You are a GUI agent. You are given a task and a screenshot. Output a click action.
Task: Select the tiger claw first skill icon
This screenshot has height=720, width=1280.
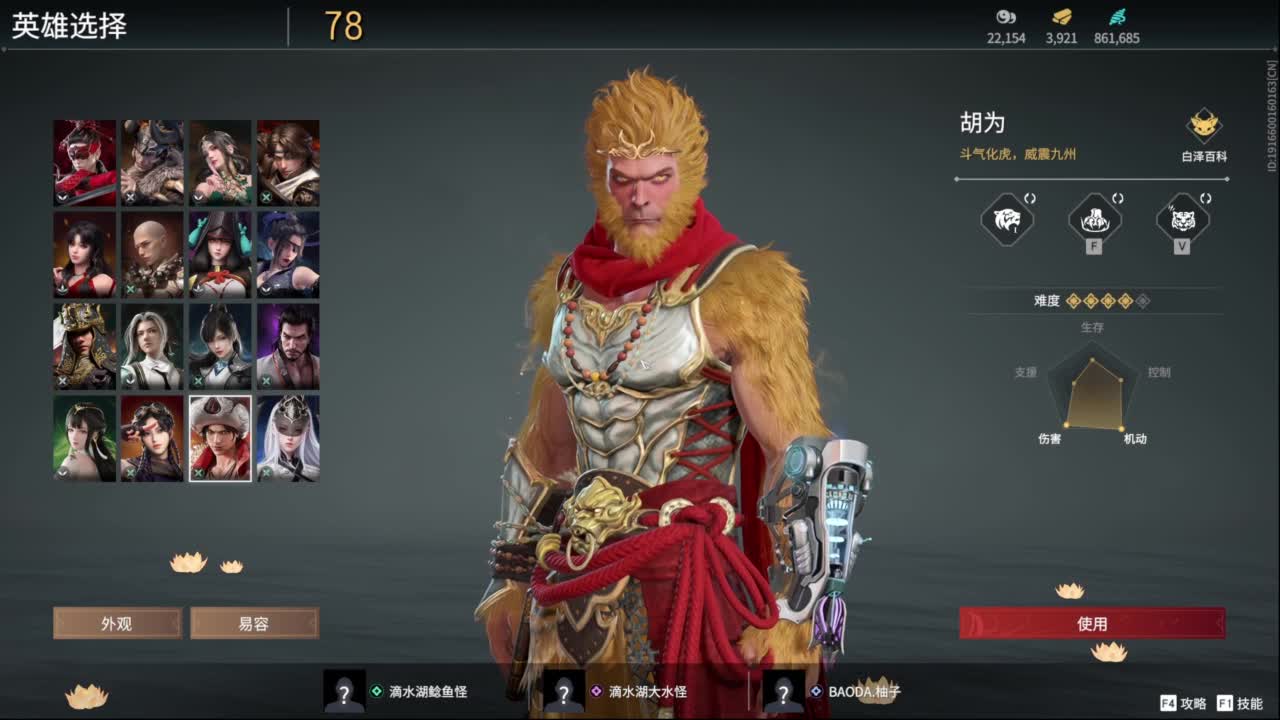point(1006,220)
